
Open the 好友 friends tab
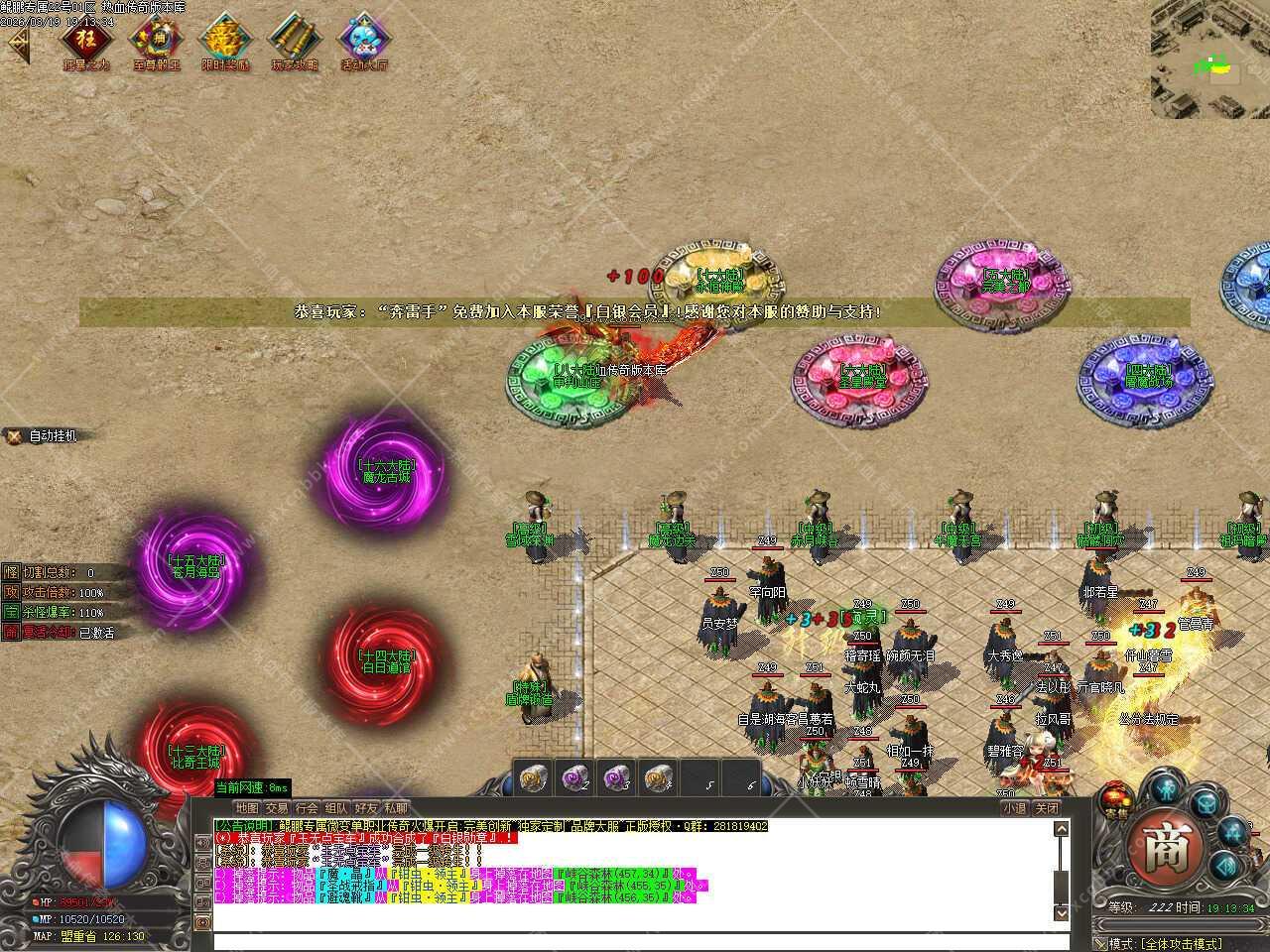click(x=366, y=808)
